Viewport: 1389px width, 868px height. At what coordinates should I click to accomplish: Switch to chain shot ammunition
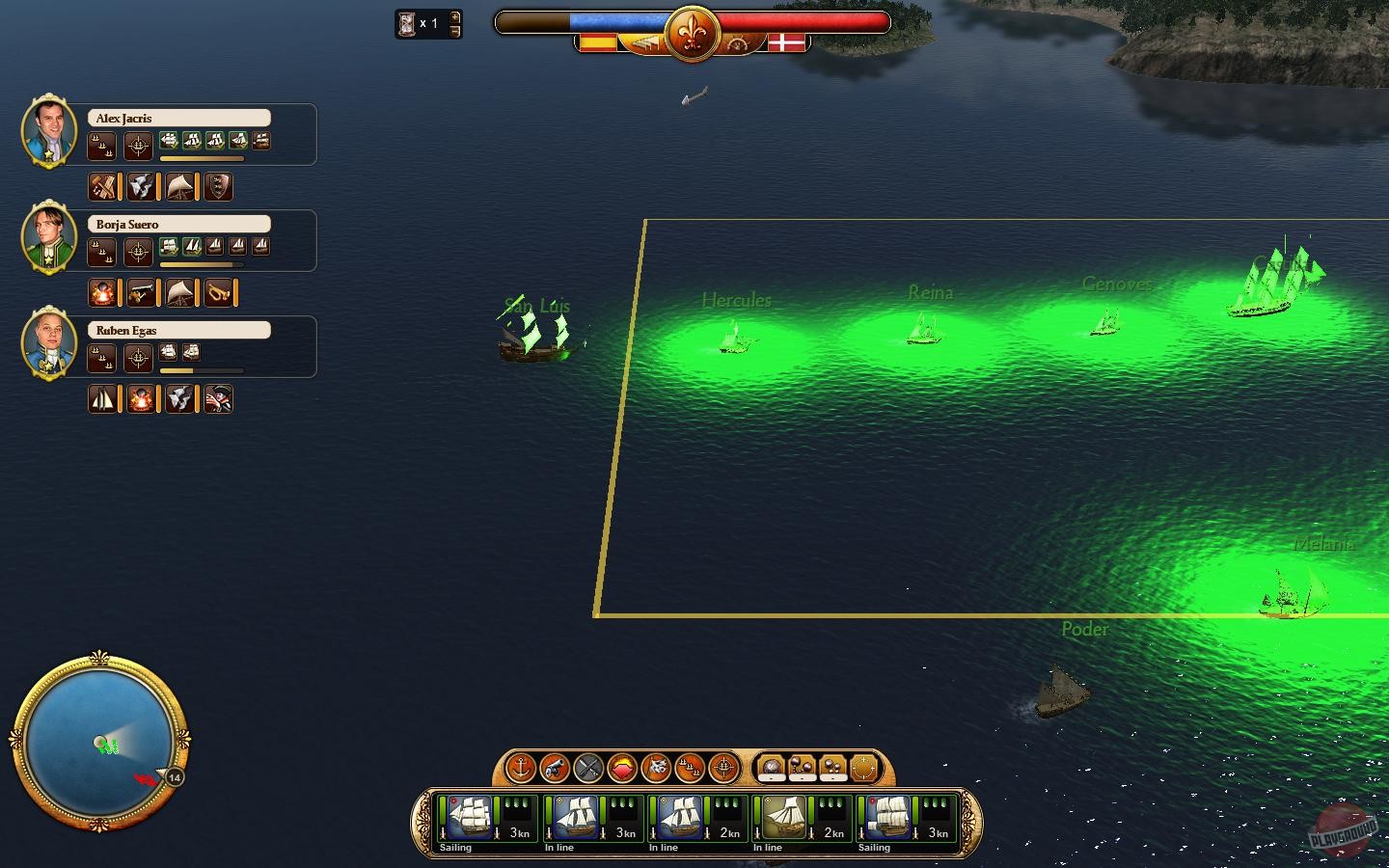[802, 765]
